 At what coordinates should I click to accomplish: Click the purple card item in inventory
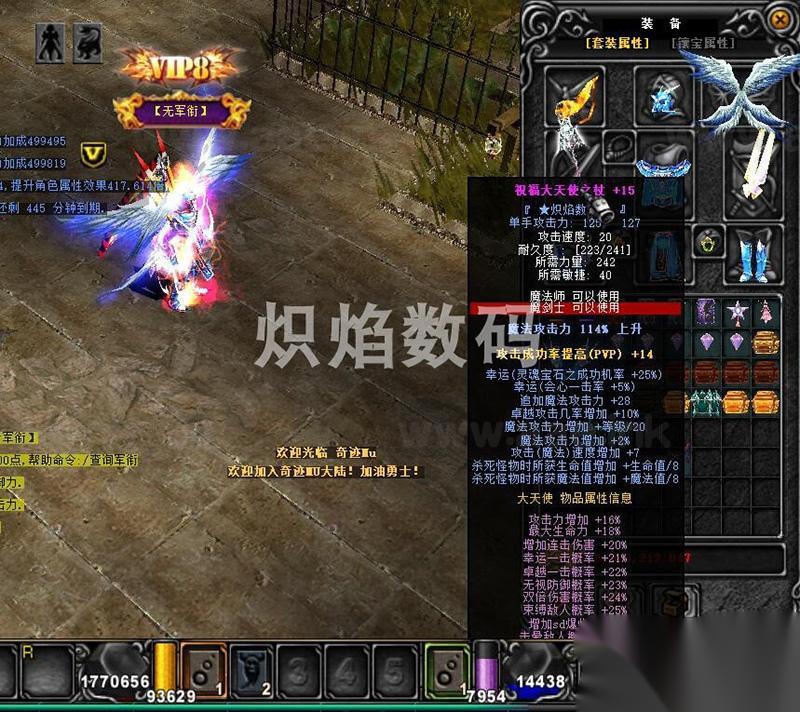click(x=708, y=312)
